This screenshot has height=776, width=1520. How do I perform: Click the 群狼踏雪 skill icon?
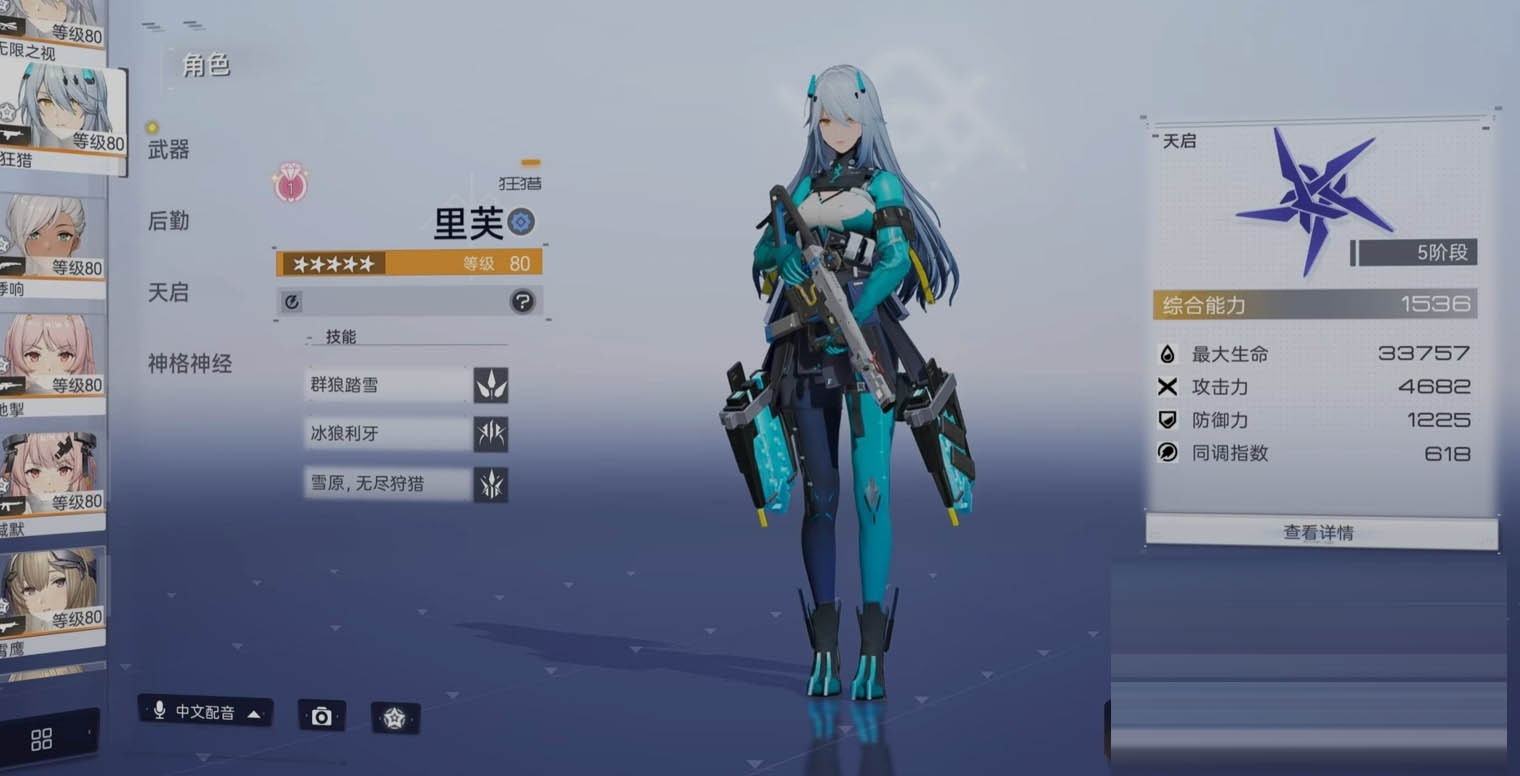click(491, 385)
